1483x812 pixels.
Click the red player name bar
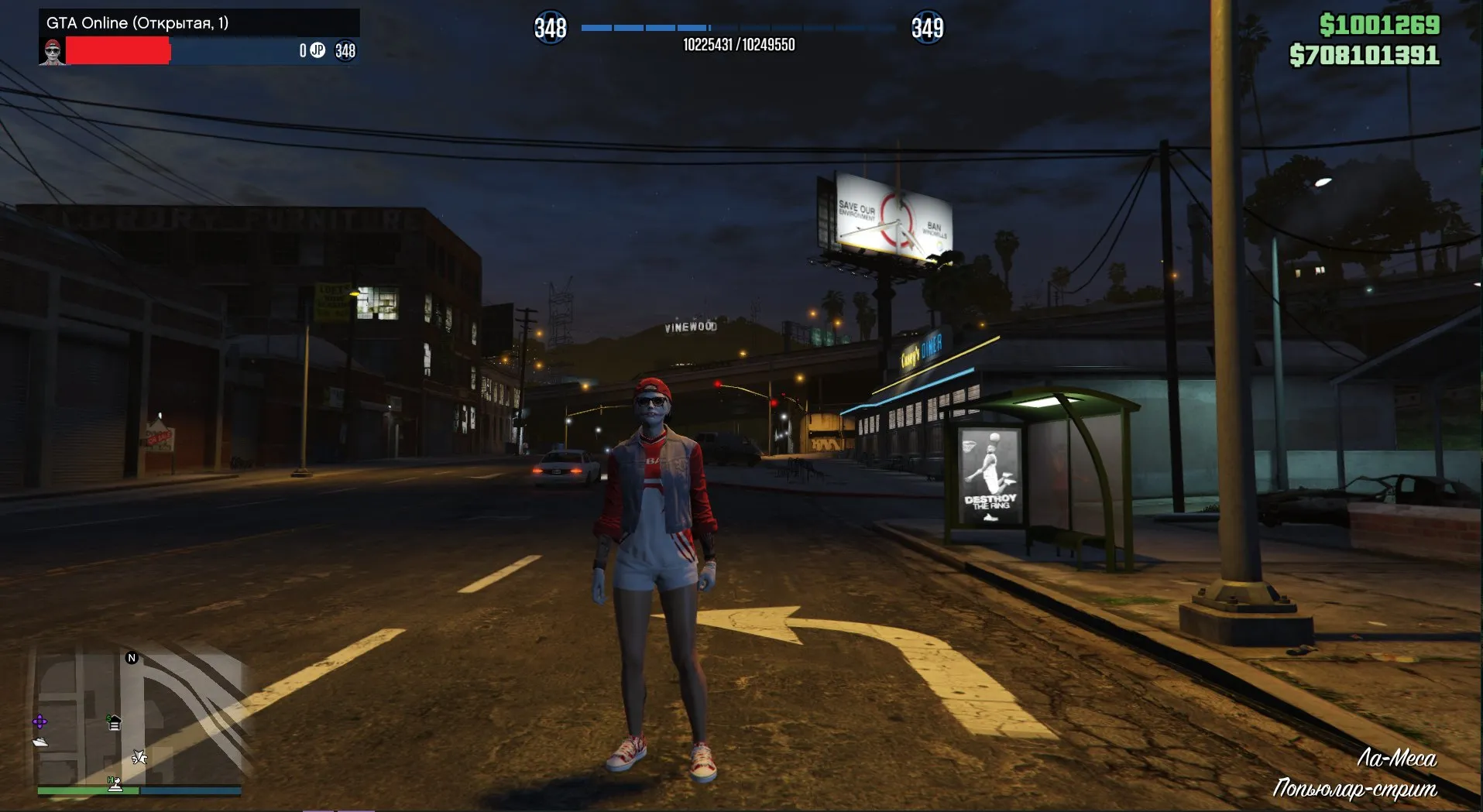point(119,51)
